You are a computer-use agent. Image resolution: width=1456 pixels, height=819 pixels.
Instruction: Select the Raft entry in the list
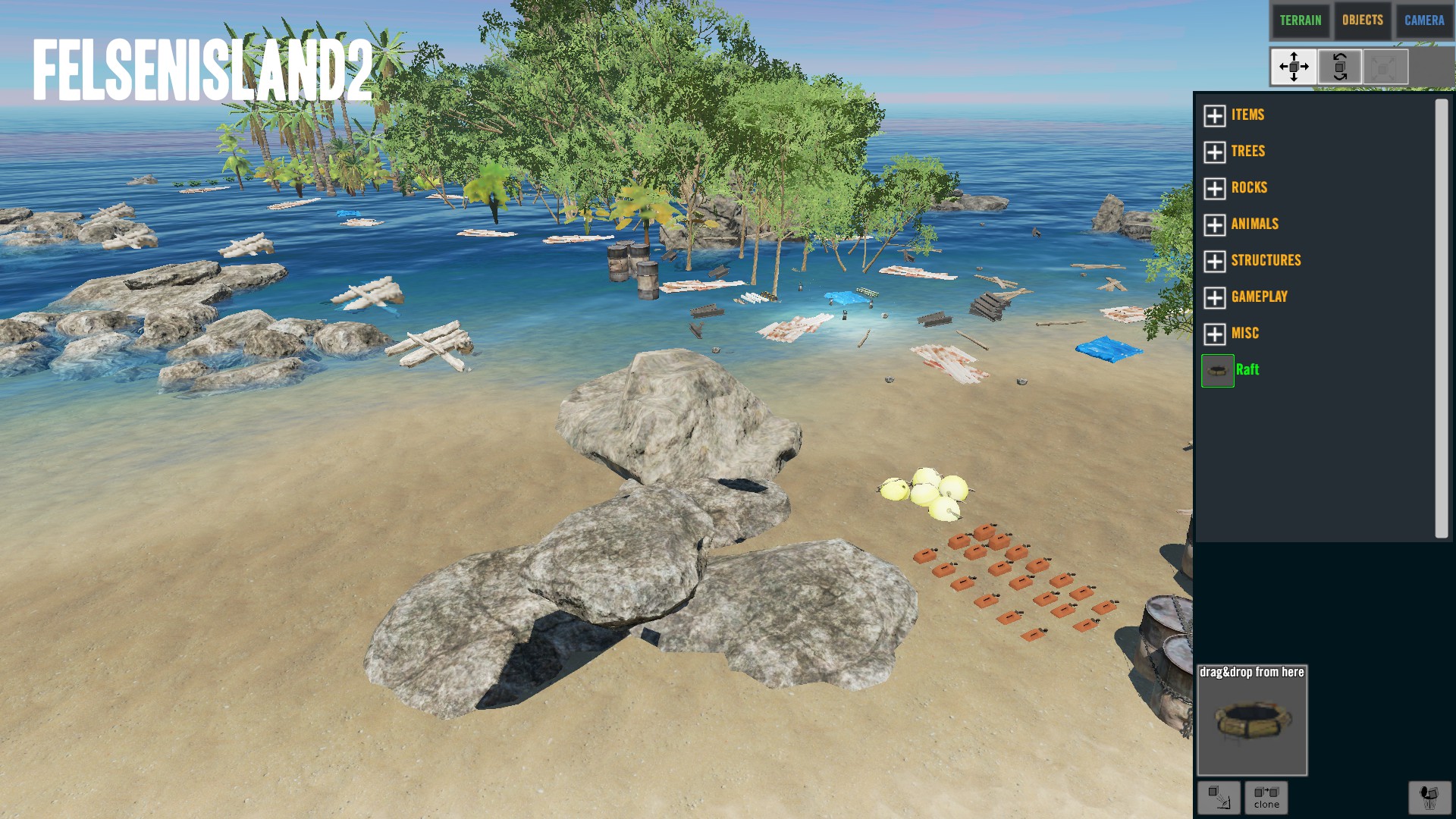[x=1247, y=370]
